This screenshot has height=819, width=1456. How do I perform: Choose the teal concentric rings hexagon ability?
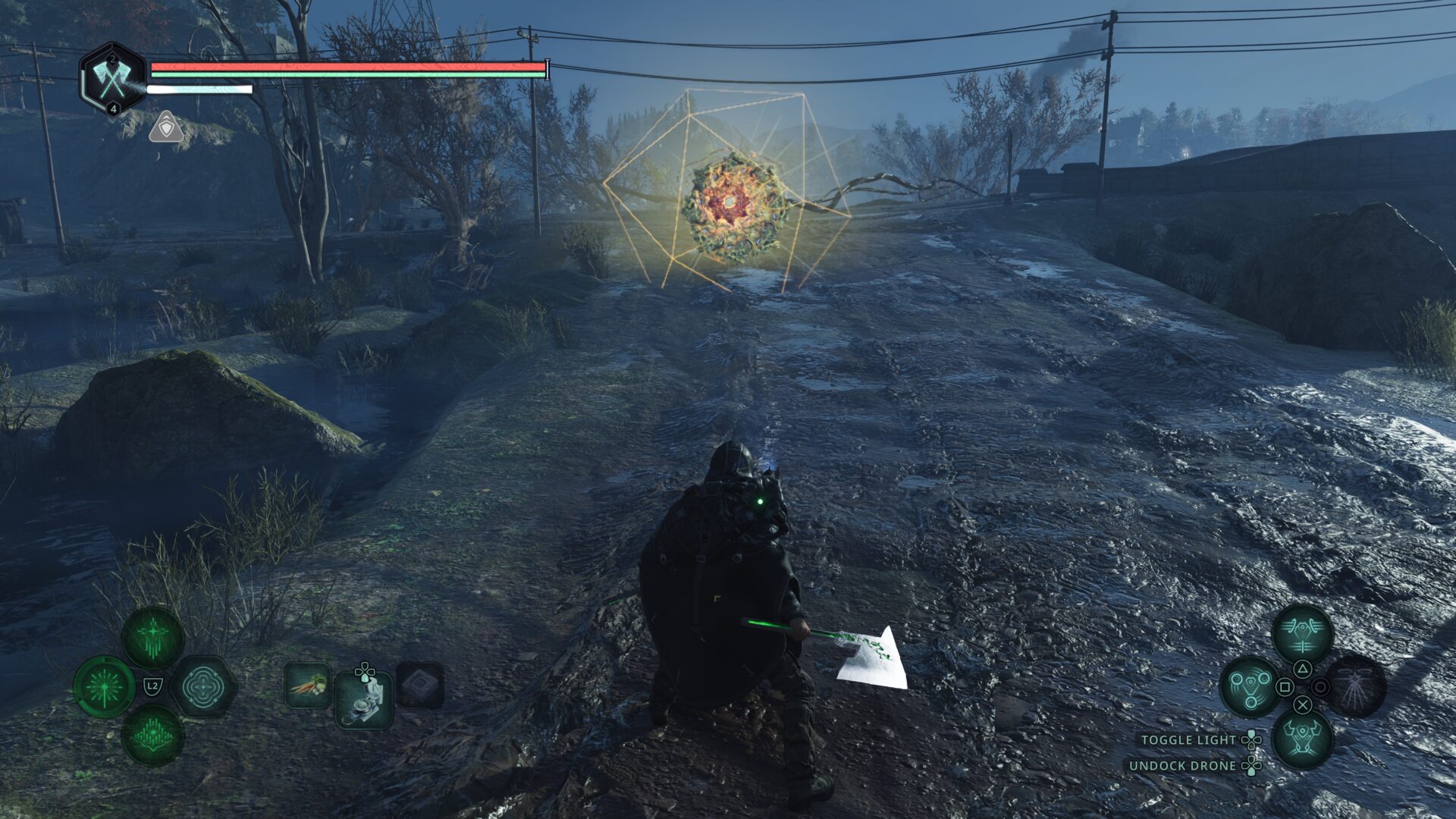[202, 687]
